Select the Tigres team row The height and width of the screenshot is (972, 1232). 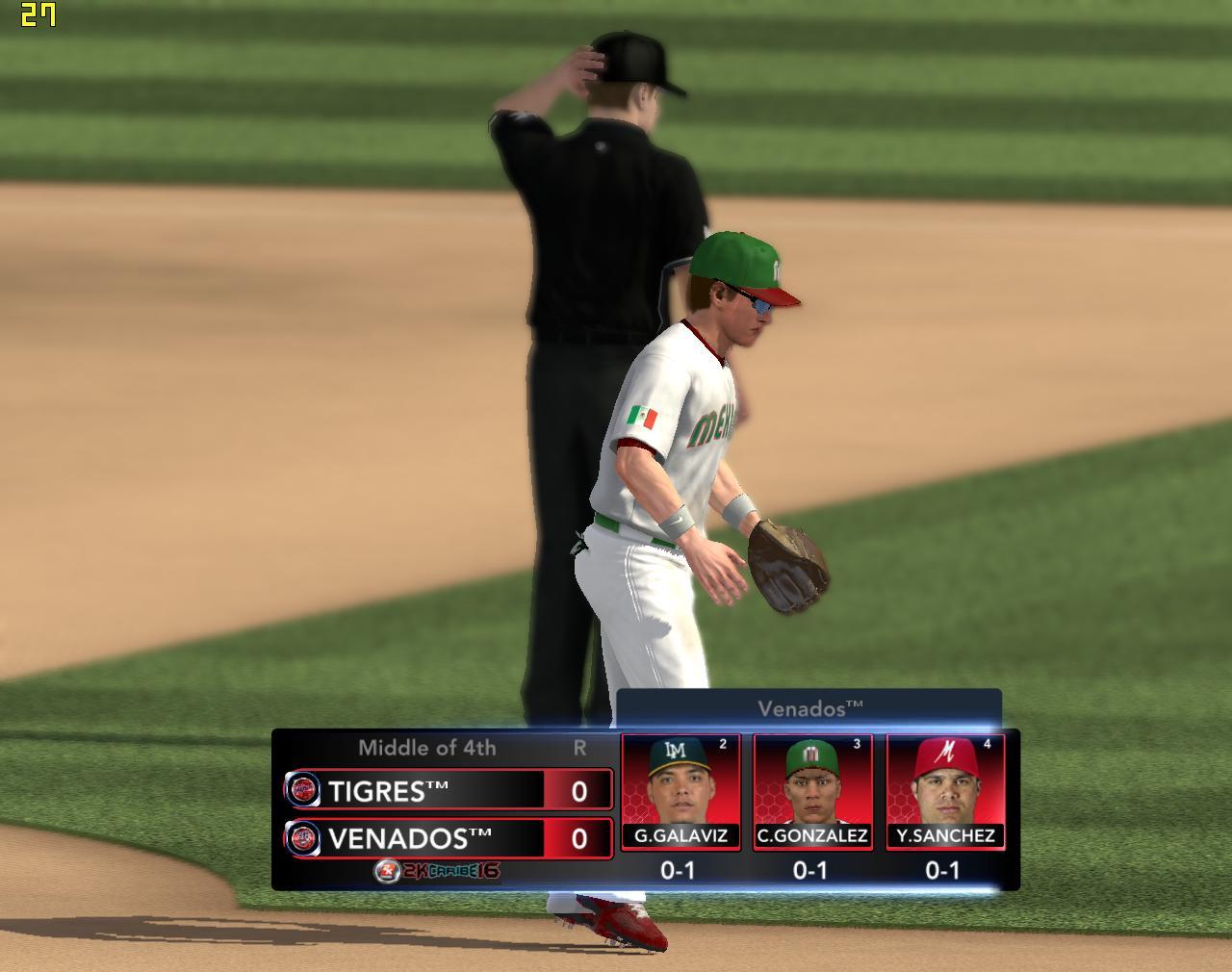(448, 790)
